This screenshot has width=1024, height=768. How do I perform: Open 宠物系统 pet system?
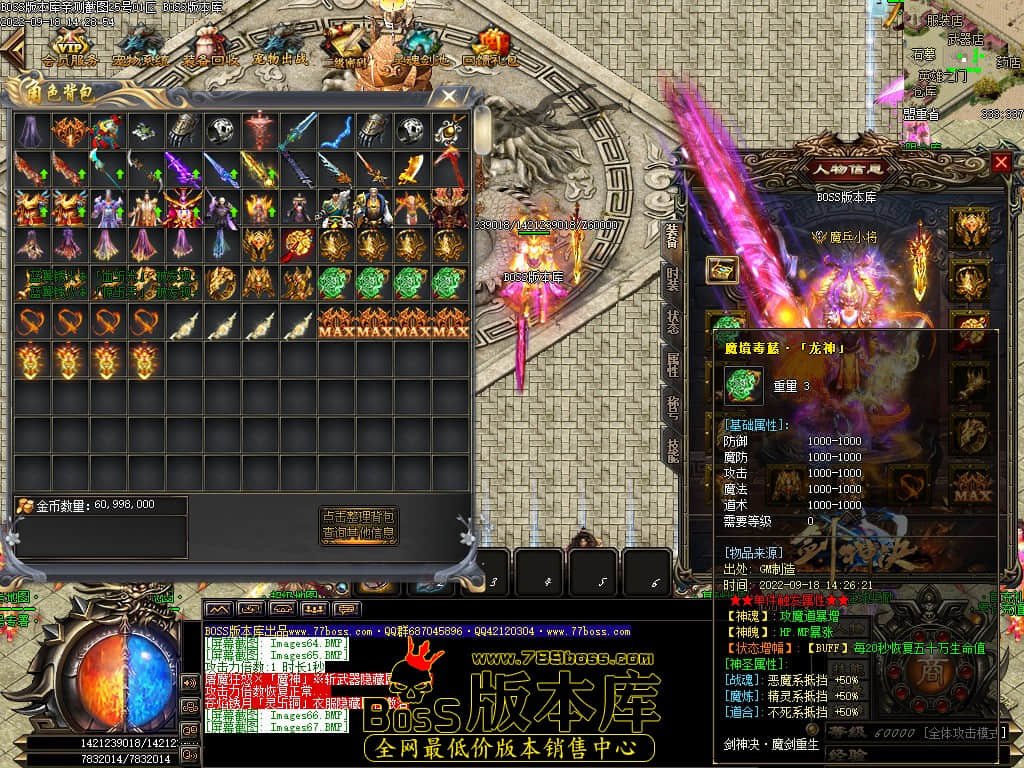point(140,47)
